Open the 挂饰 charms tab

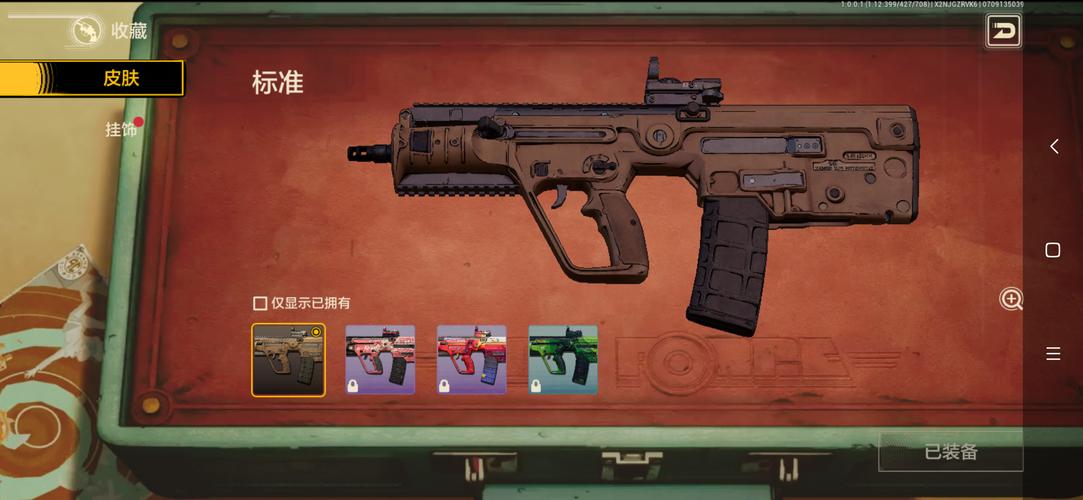coord(121,129)
